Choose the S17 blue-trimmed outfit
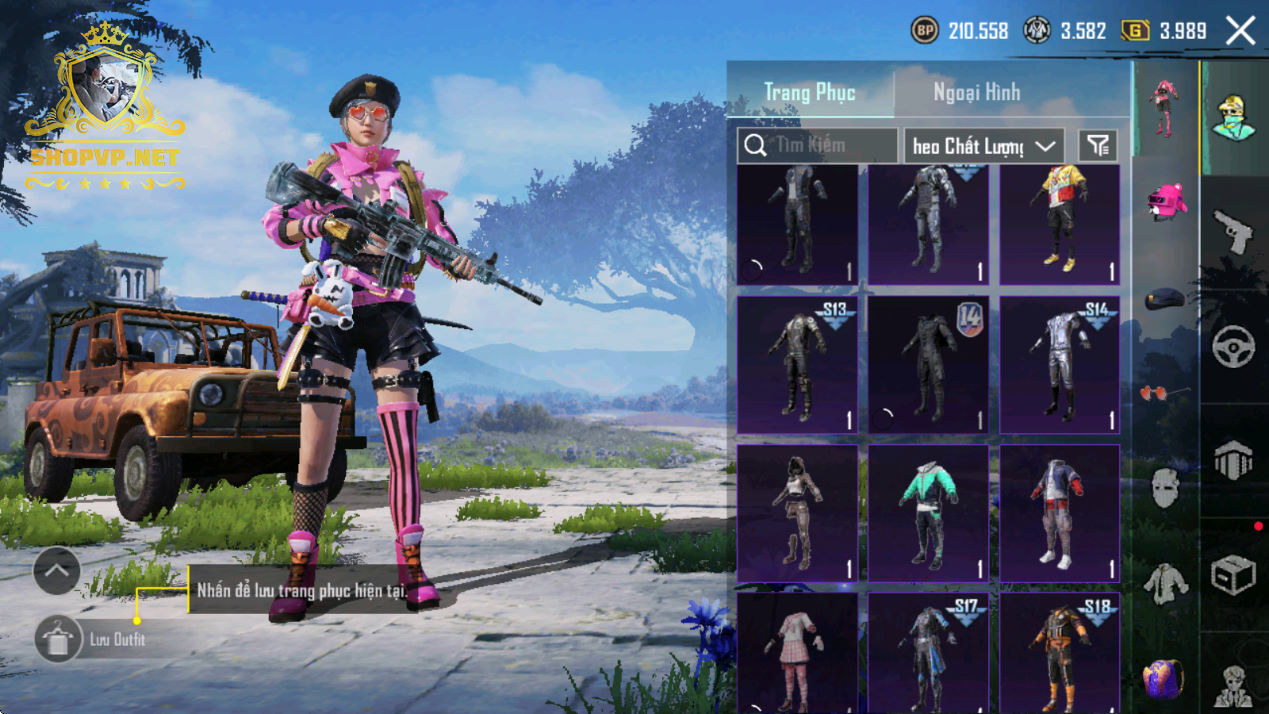The width and height of the screenshot is (1269, 714). 928,652
